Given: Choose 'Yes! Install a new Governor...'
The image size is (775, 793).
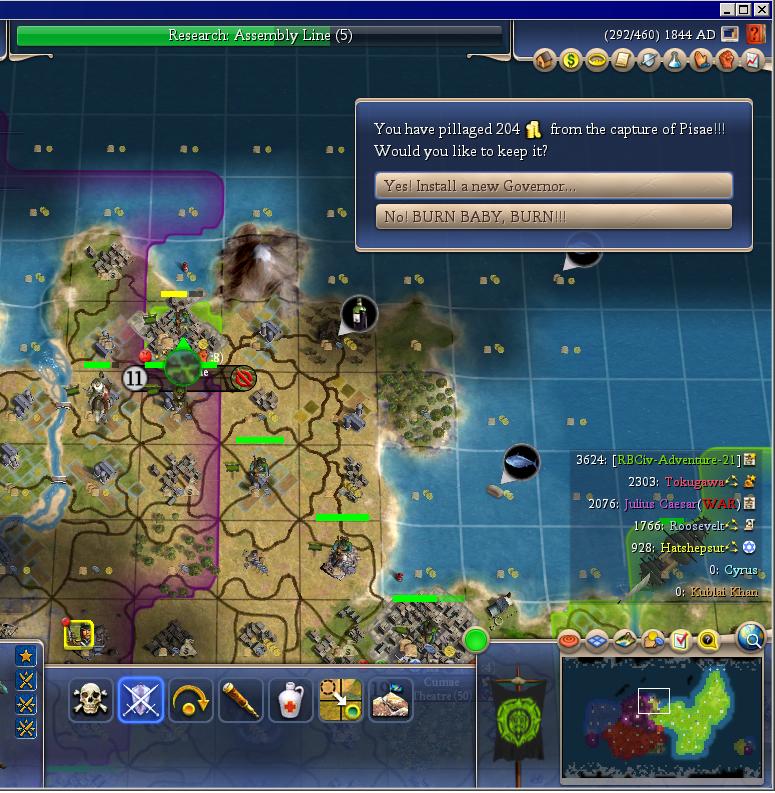Looking at the screenshot, I should [553, 186].
